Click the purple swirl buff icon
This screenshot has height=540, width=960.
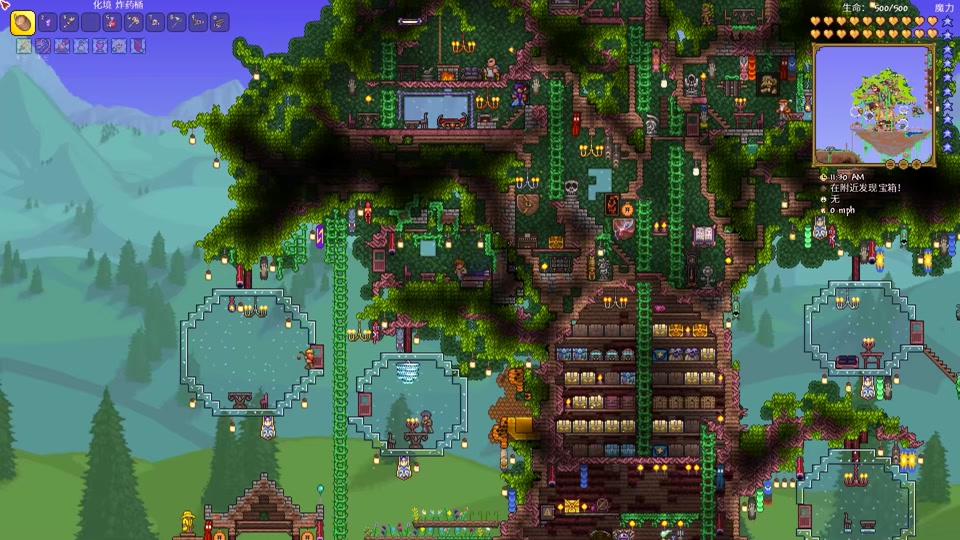(x=43, y=46)
